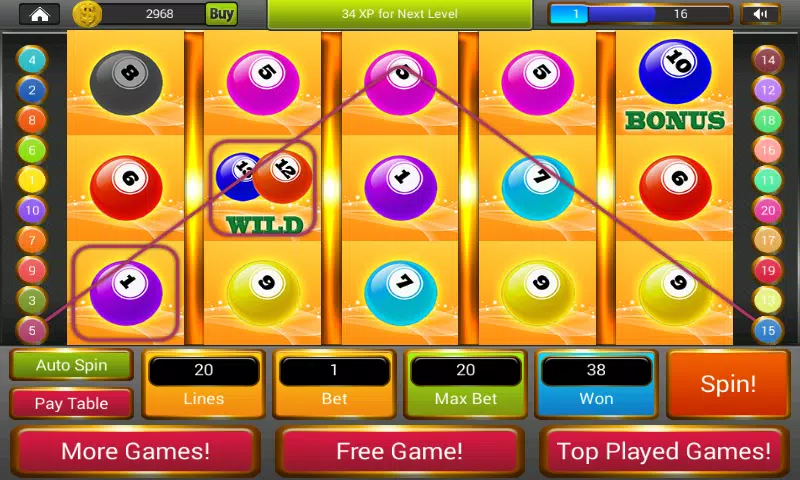Image resolution: width=800 pixels, height=480 pixels.
Task: Choose payline marker 10
Action: [x=32, y=210]
